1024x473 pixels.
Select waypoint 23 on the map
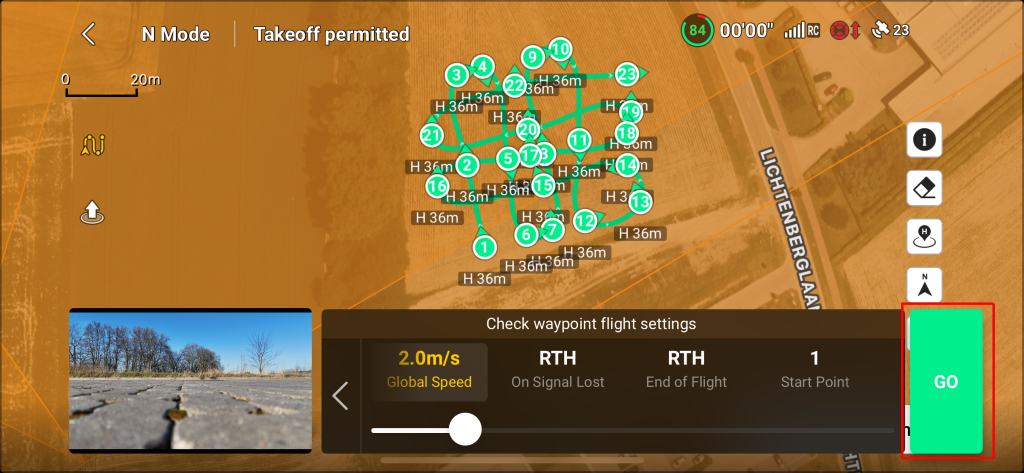pyautogui.click(x=627, y=74)
